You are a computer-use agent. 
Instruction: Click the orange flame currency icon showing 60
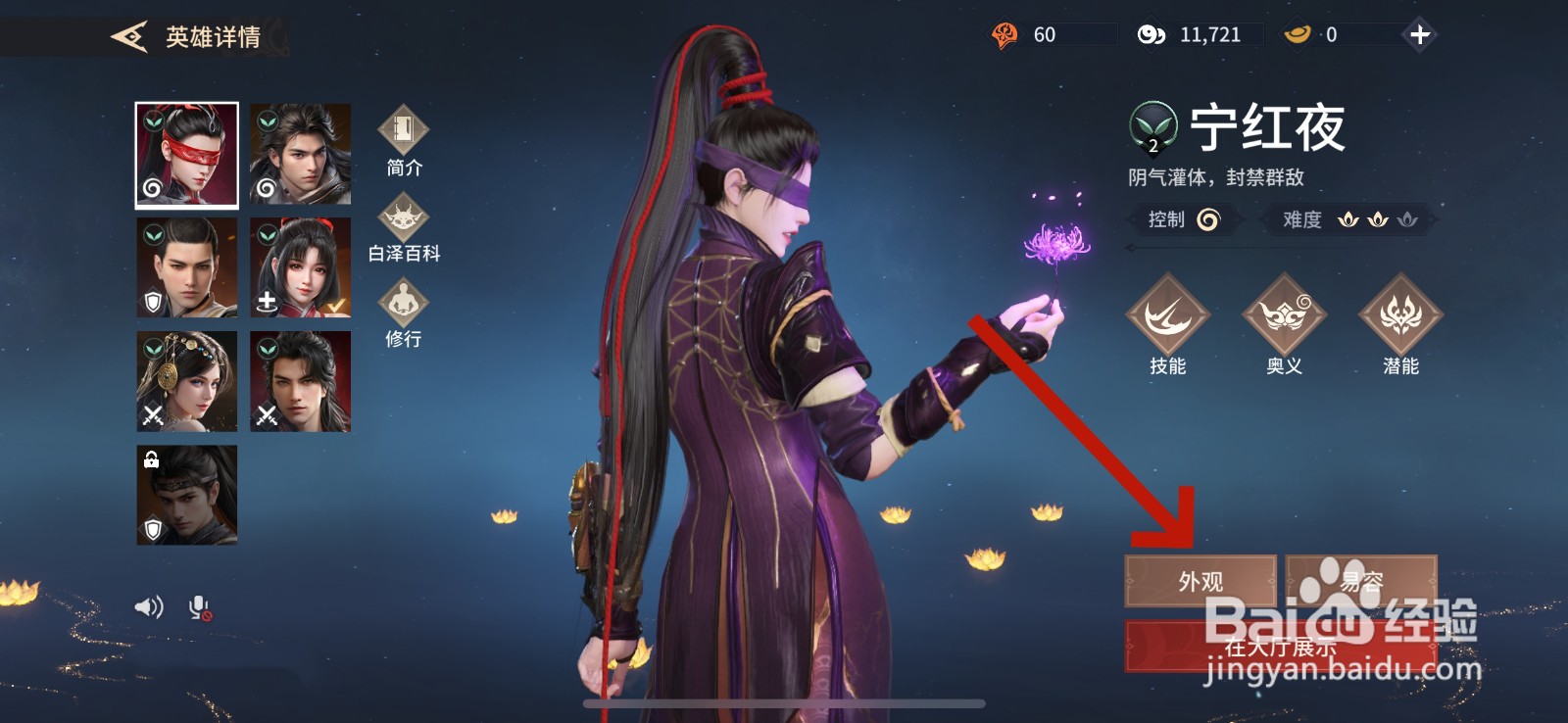tap(1004, 34)
